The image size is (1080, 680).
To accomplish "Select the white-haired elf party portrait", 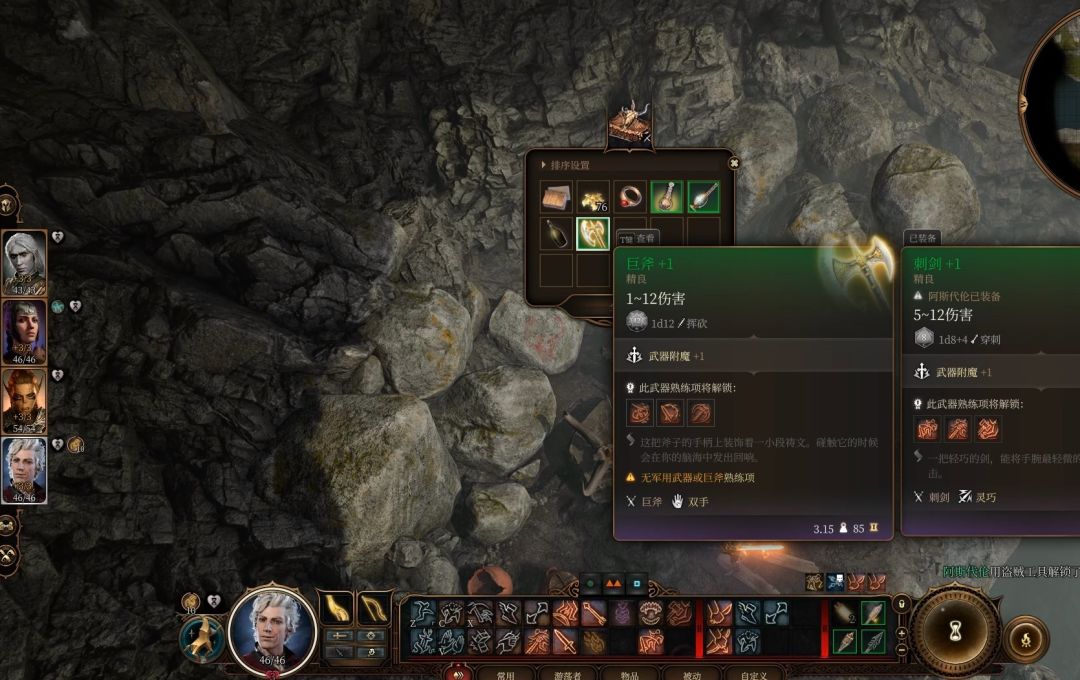I will [24, 262].
